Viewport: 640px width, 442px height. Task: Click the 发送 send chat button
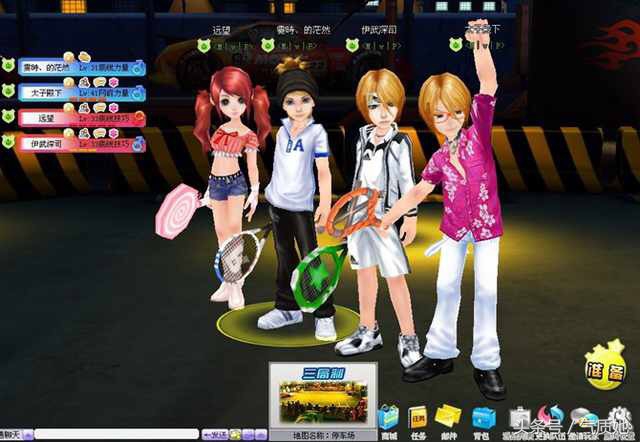point(216,435)
